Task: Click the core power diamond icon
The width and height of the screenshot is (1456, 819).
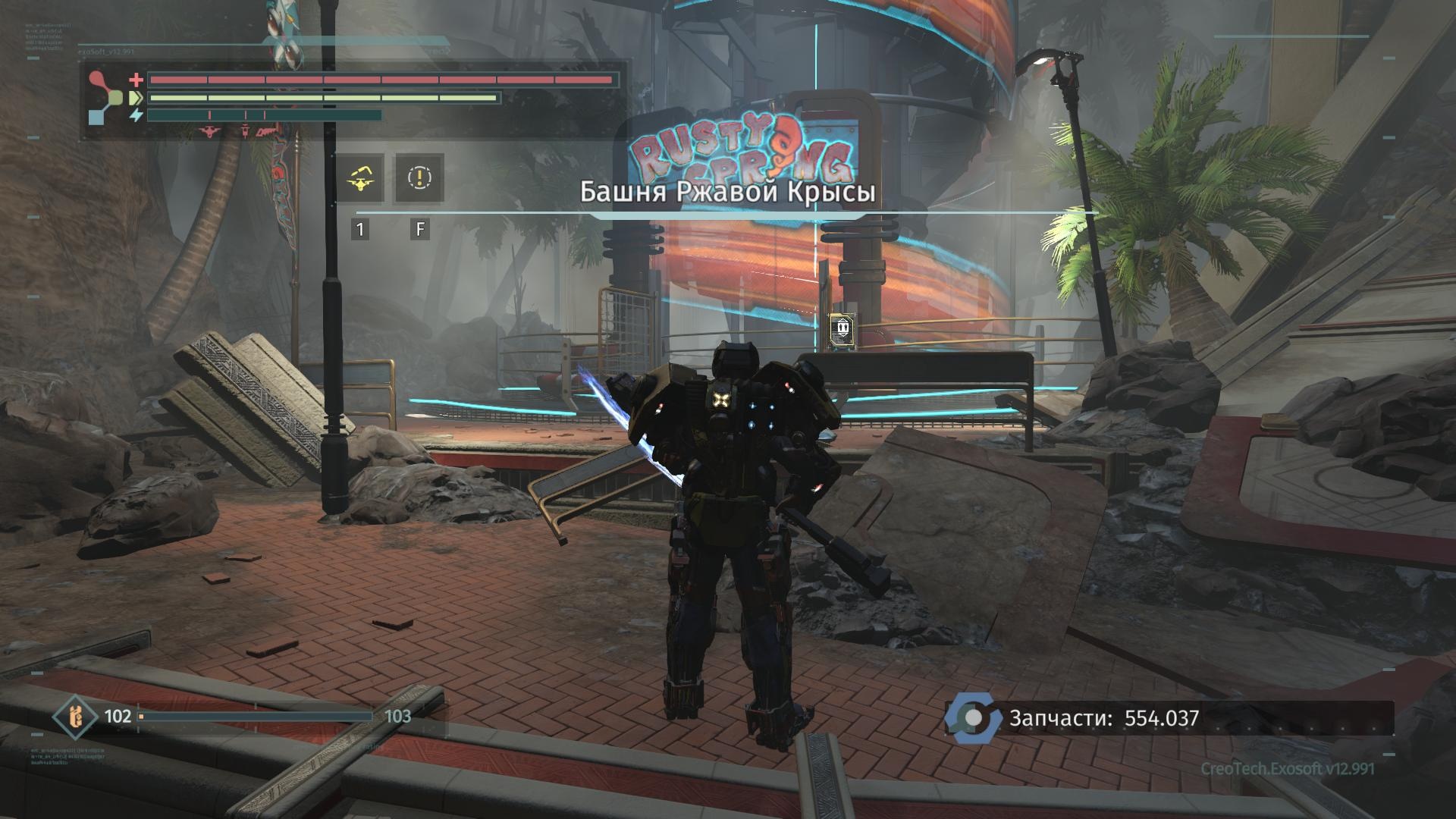Action: [x=74, y=717]
